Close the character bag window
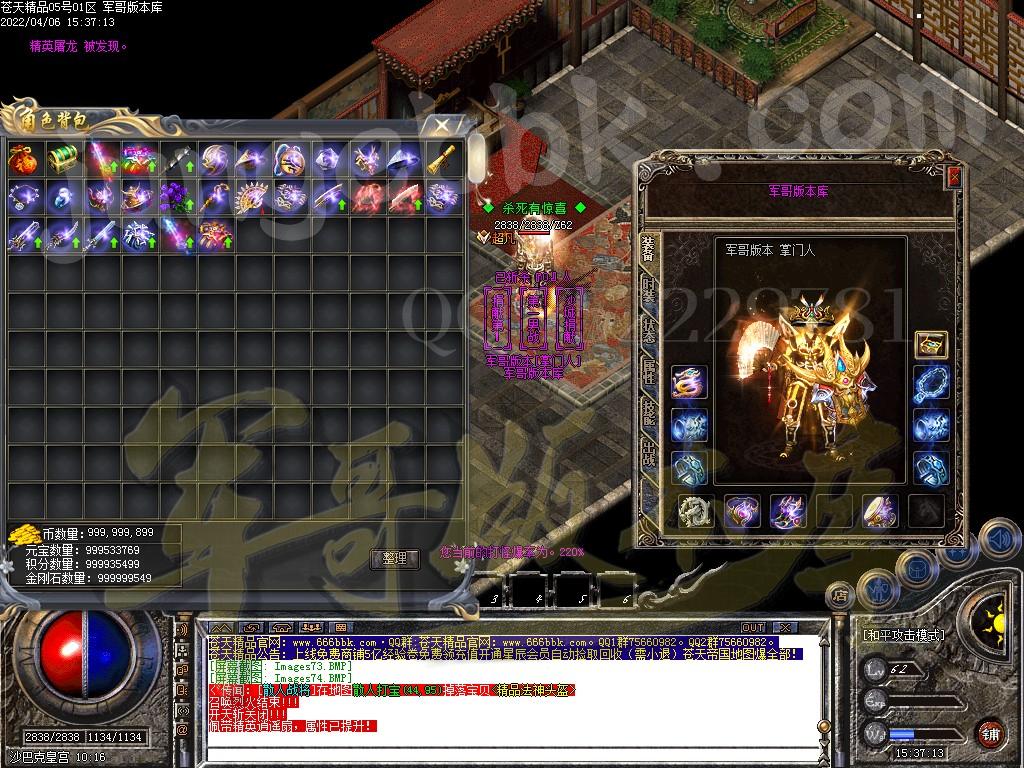The height and width of the screenshot is (768, 1024). point(440,125)
